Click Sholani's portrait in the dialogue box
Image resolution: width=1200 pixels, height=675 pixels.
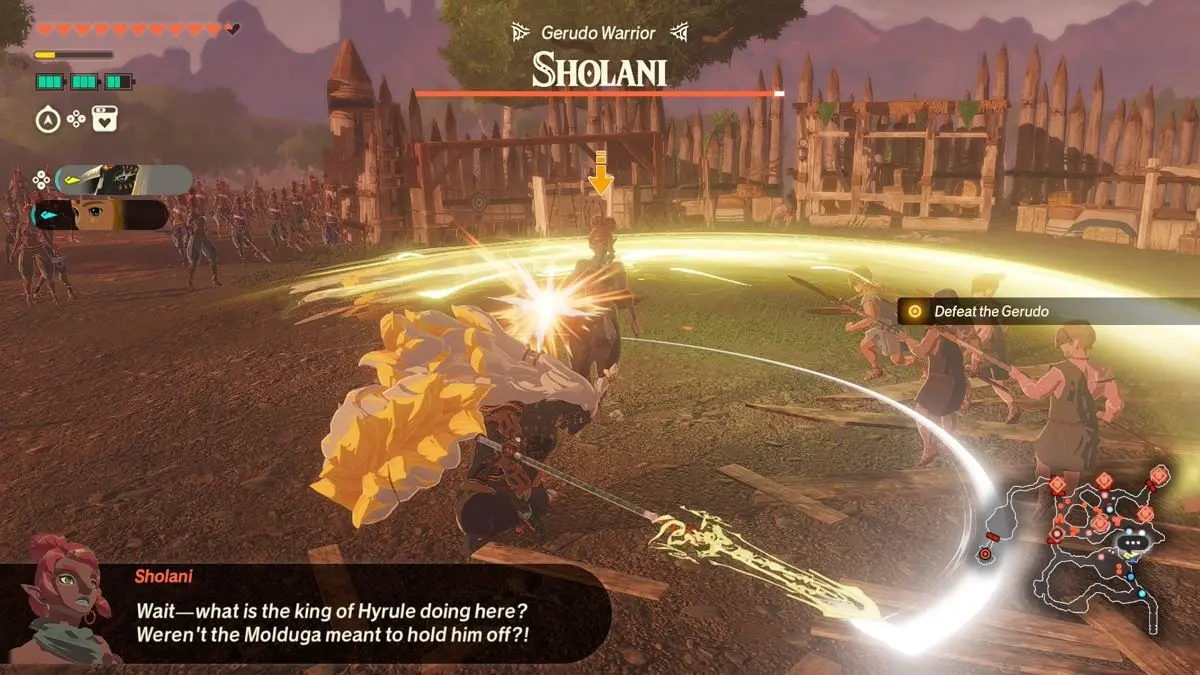[60, 598]
